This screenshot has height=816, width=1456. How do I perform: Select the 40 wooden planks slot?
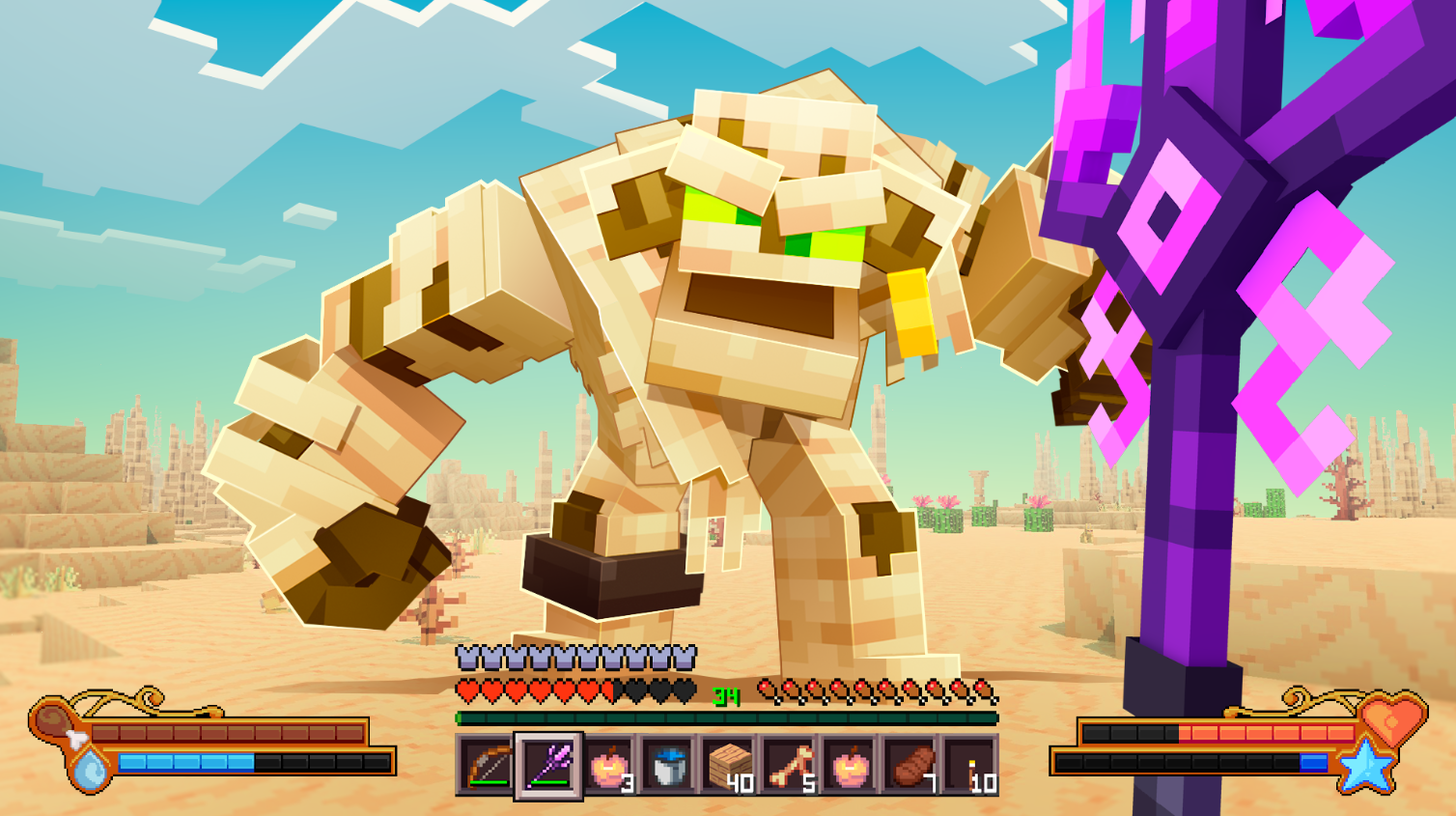729,763
